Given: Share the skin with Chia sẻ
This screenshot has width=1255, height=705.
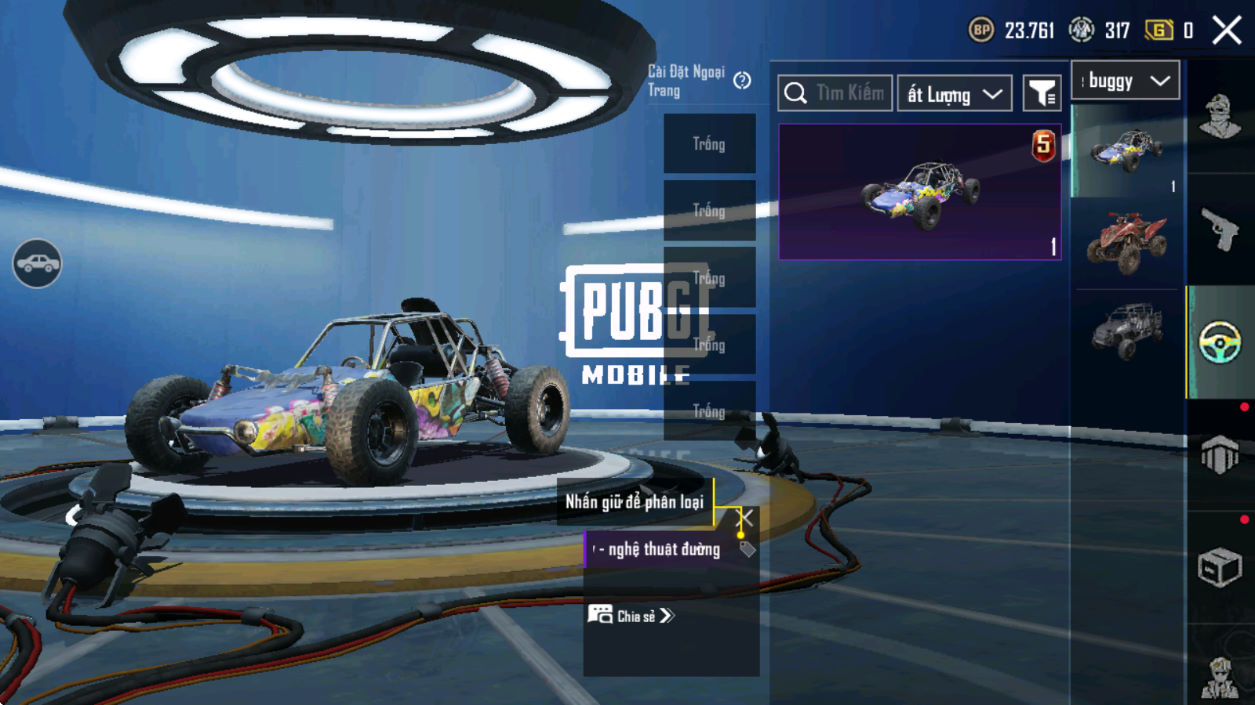Looking at the screenshot, I should [x=631, y=616].
